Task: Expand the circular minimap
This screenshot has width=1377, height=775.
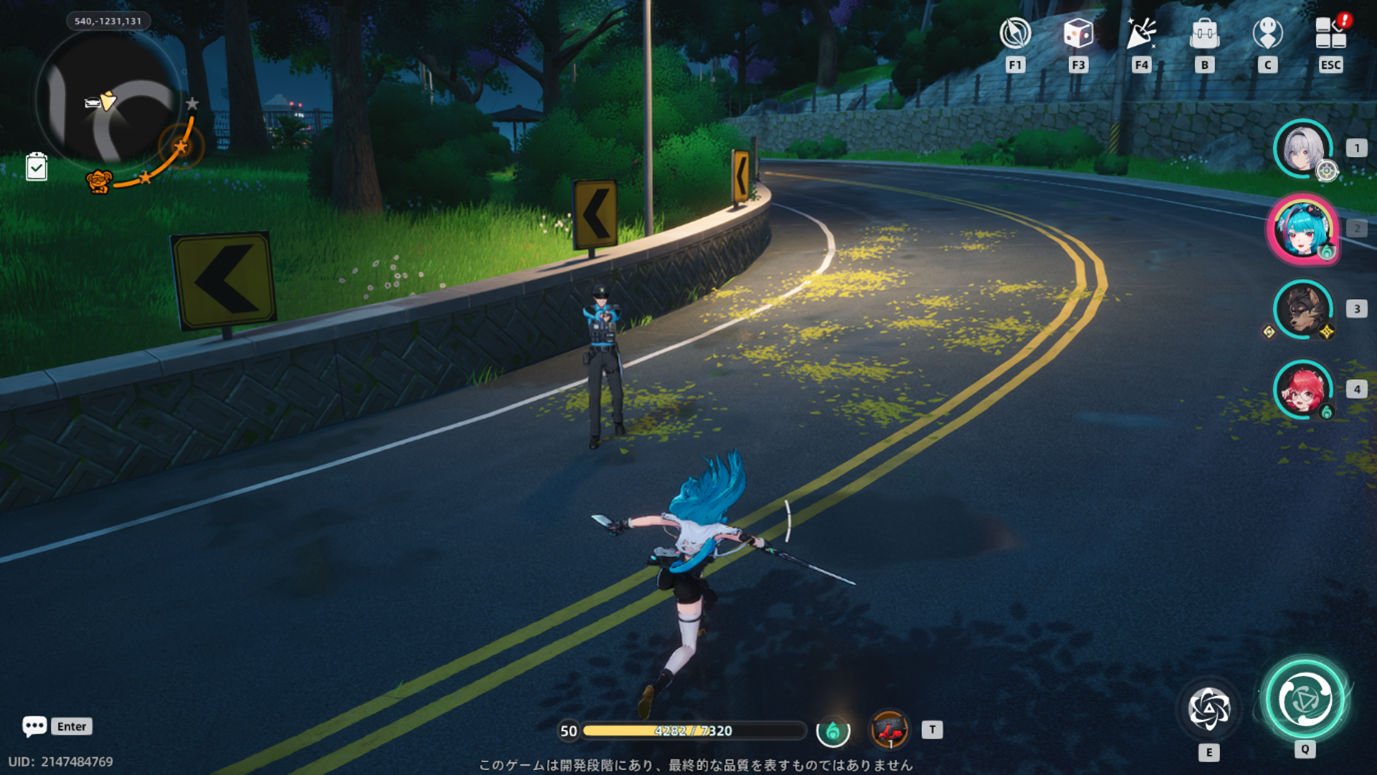Action: pyautogui.click(x=108, y=98)
